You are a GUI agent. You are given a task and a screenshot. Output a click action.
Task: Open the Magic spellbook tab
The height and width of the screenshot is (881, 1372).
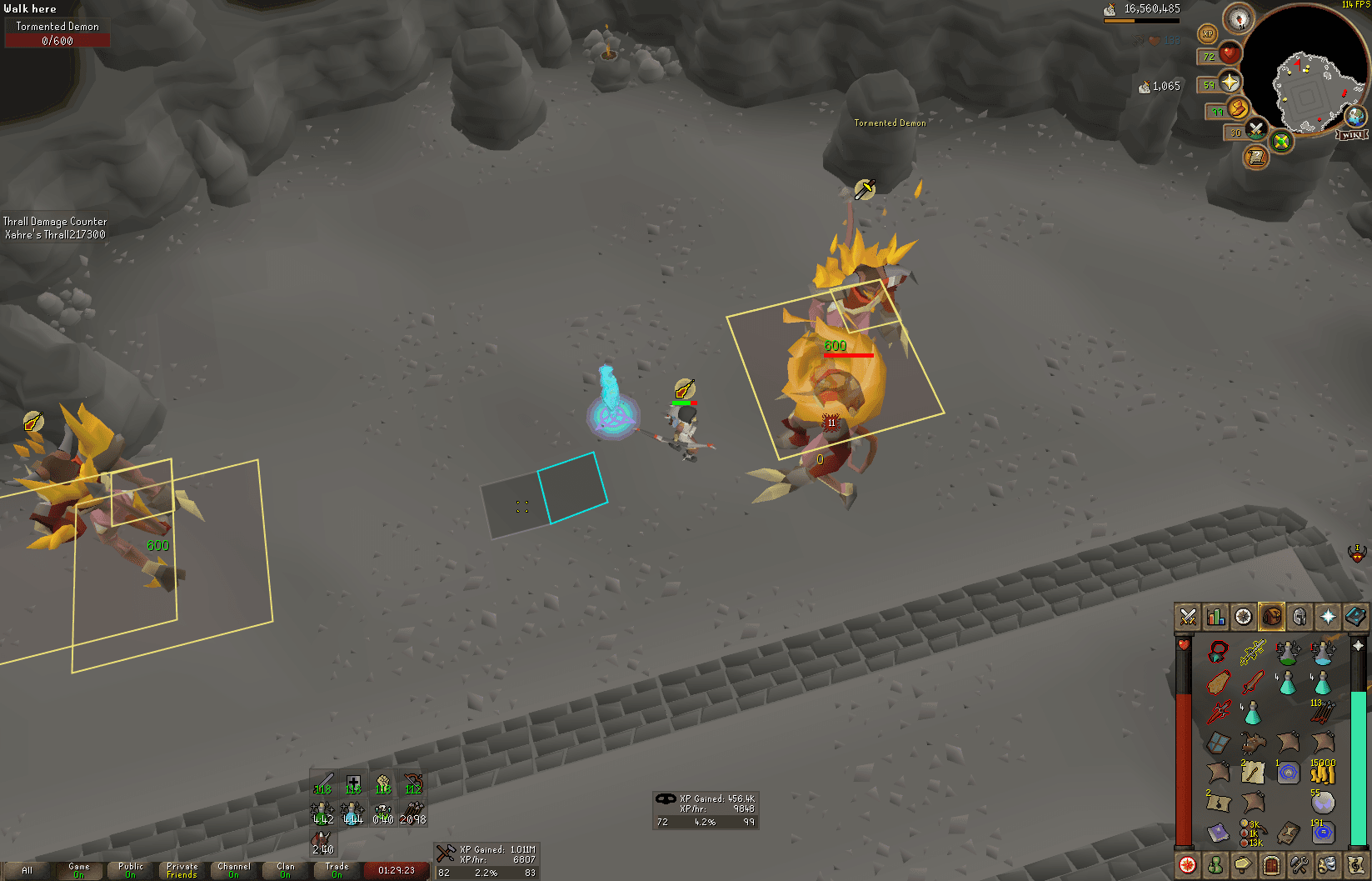pos(1356,617)
